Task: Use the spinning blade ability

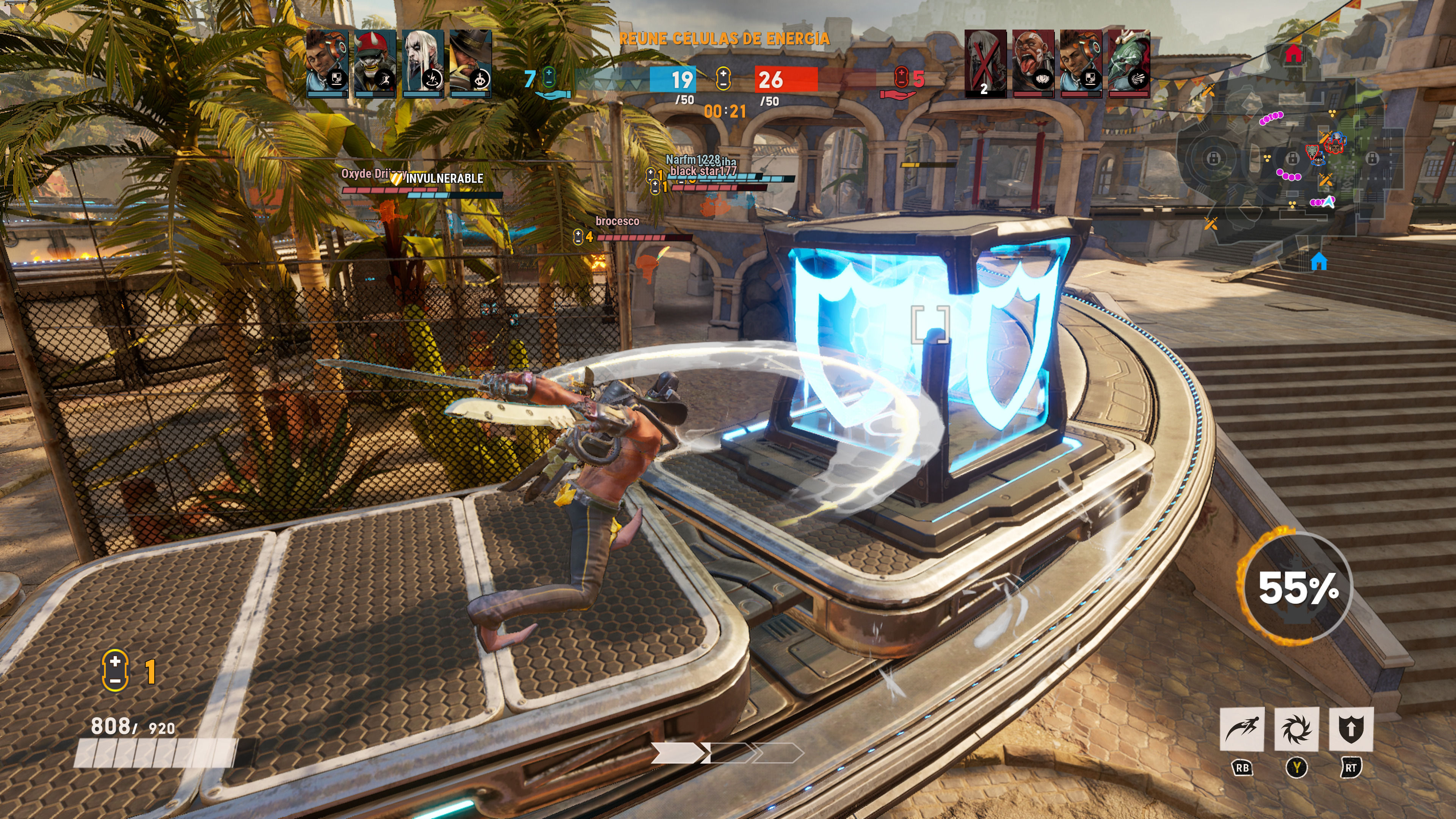Action: [x=1296, y=728]
